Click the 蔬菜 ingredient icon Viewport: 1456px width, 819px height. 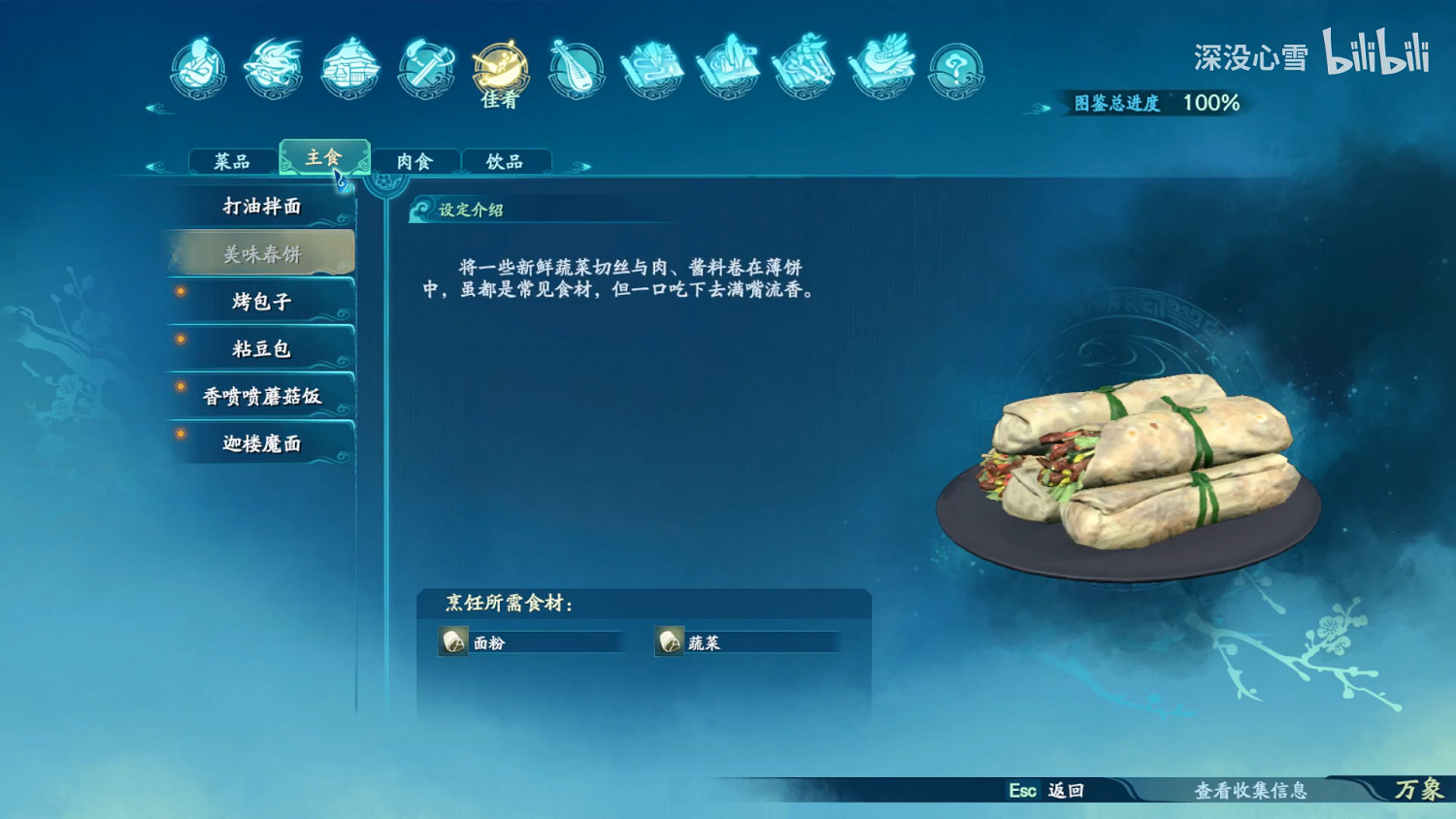click(x=671, y=641)
